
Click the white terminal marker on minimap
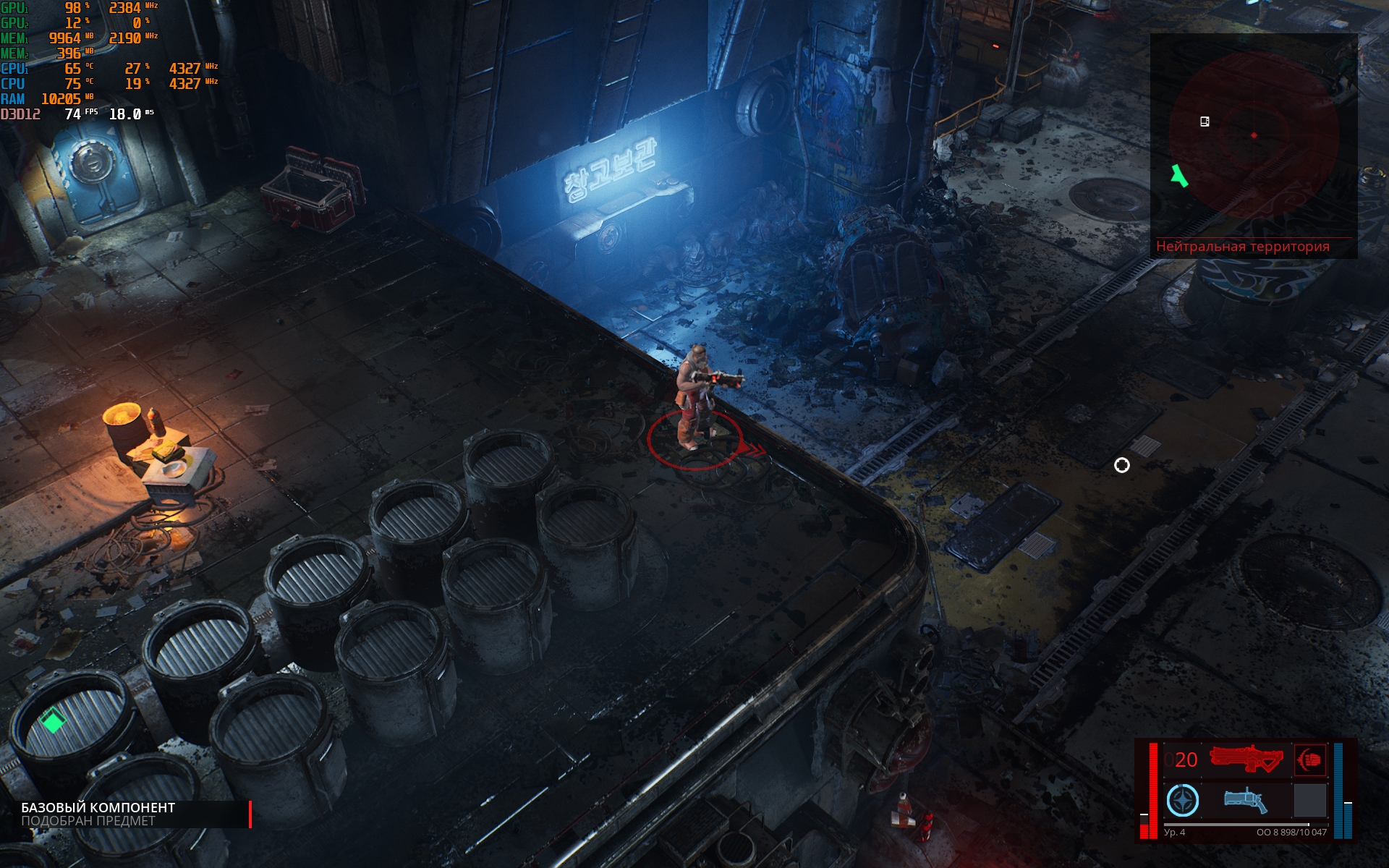(1205, 122)
